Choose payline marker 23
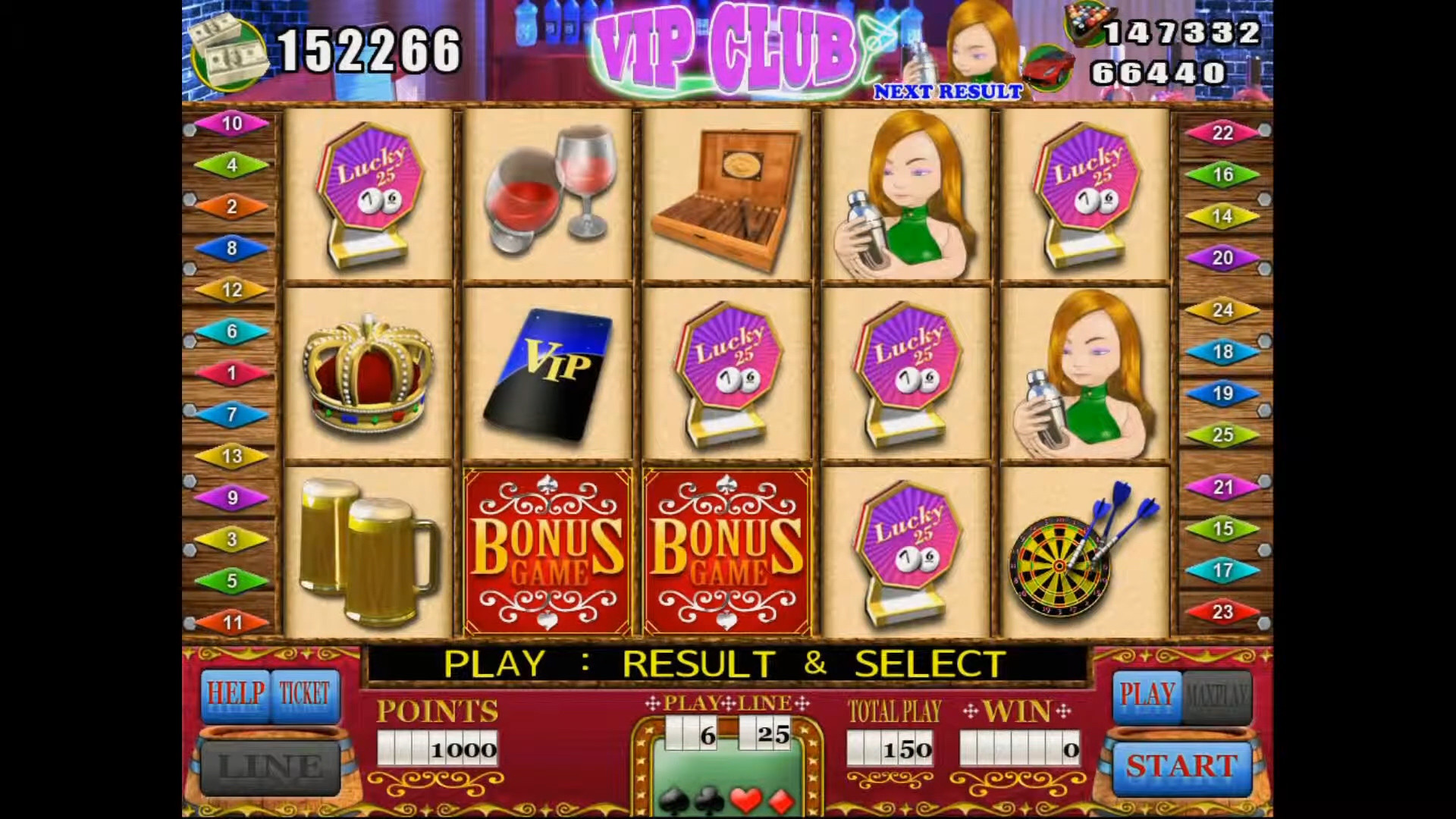This screenshot has width=1456, height=819. (1222, 612)
